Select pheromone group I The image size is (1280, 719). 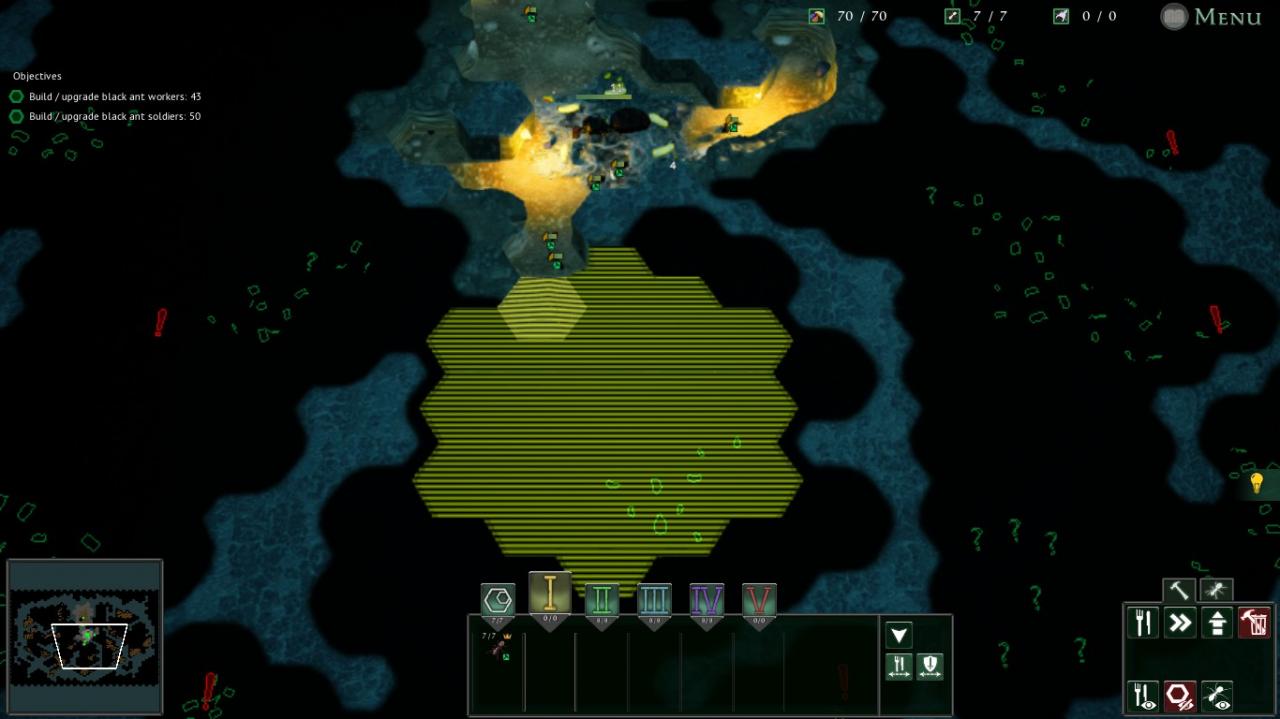pyautogui.click(x=549, y=596)
